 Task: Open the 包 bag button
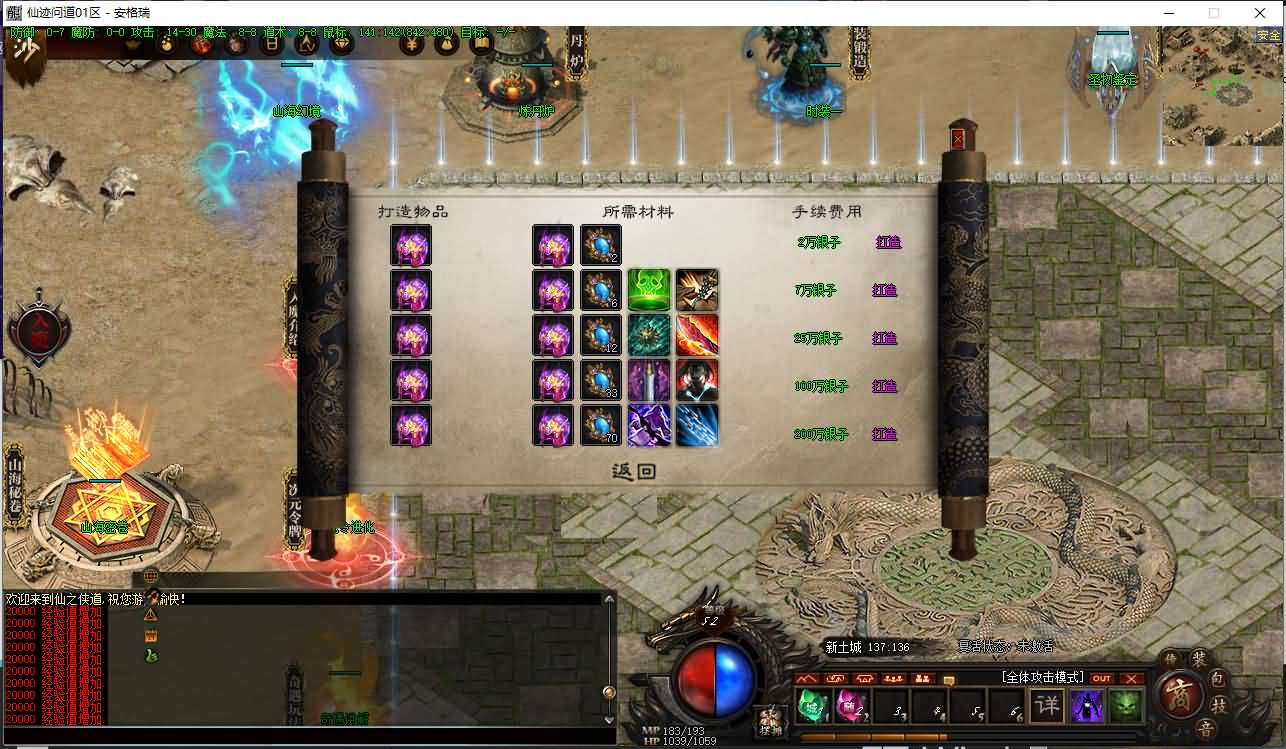(x=1218, y=679)
